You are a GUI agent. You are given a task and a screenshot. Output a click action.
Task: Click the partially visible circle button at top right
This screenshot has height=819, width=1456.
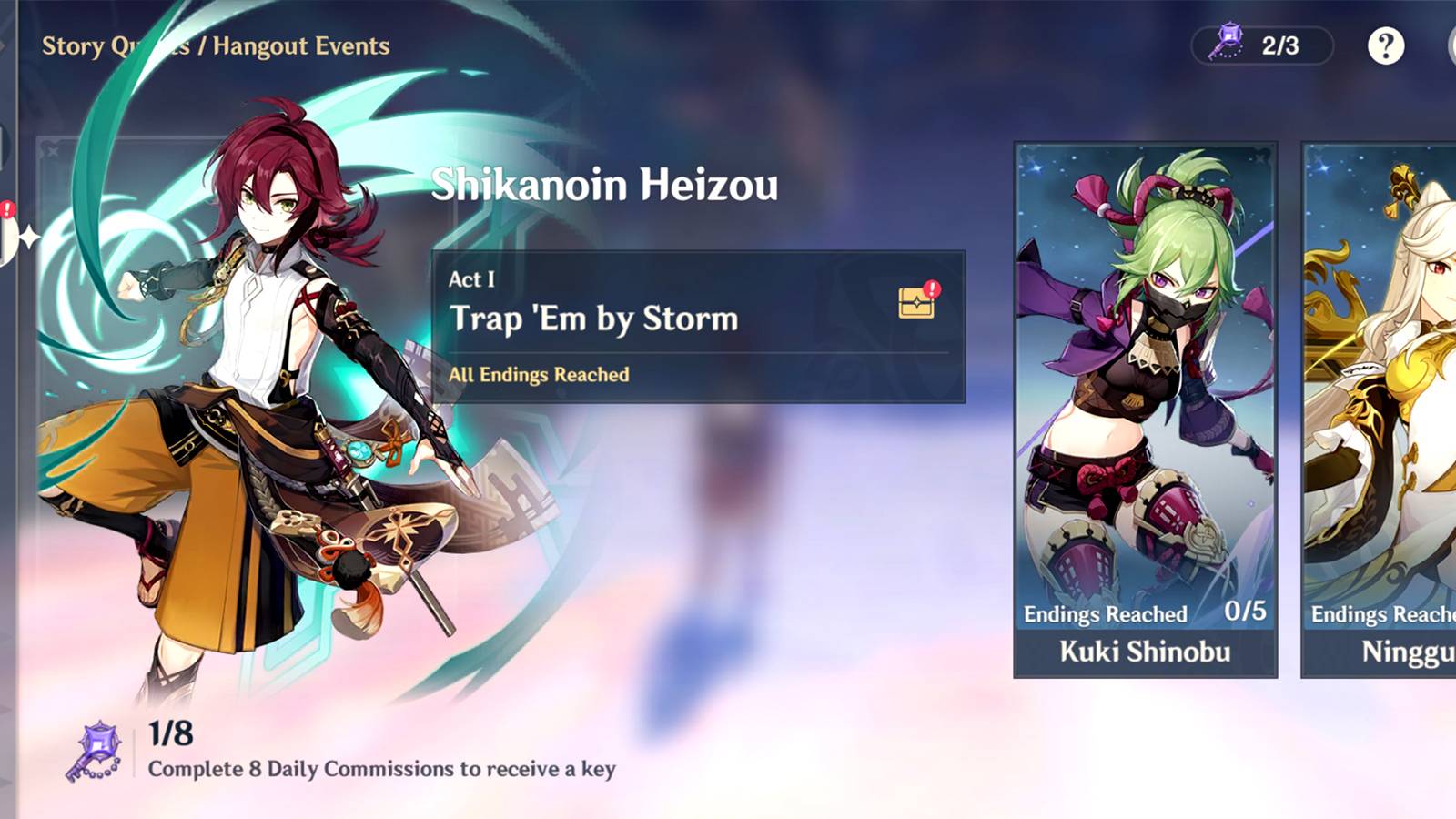pos(1451,45)
